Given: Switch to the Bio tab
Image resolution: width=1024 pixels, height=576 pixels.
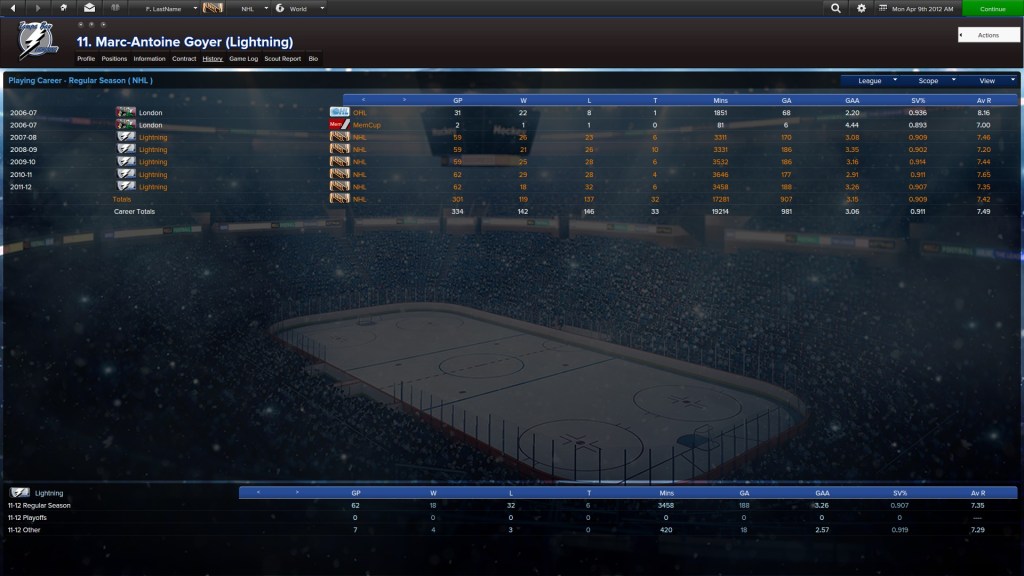Looking at the screenshot, I should [x=313, y=59].
